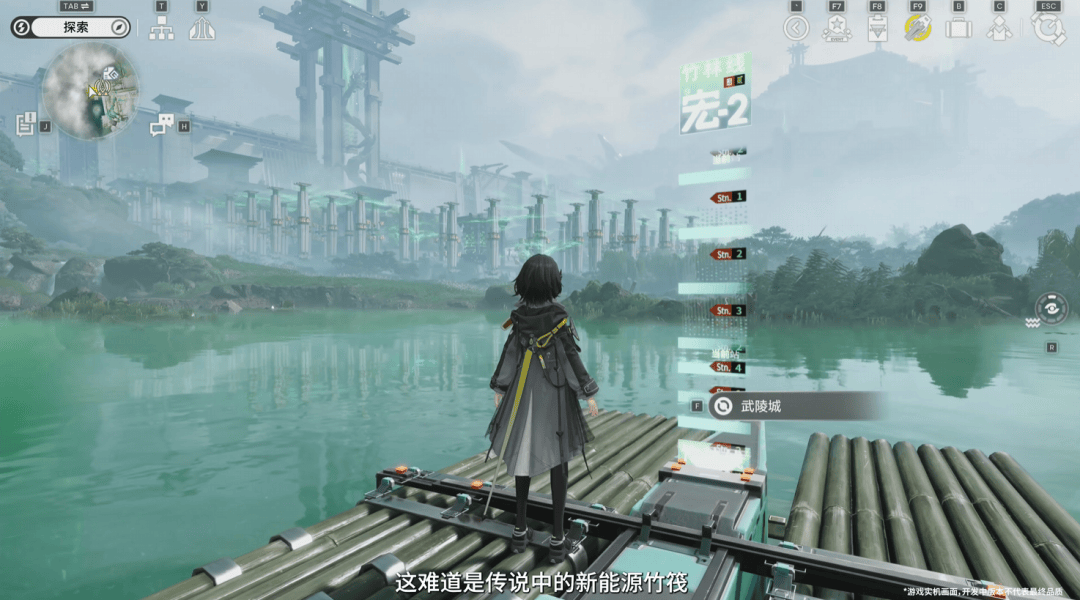
Task: Open the main system menu ring icon
Action: point(1048,28)
